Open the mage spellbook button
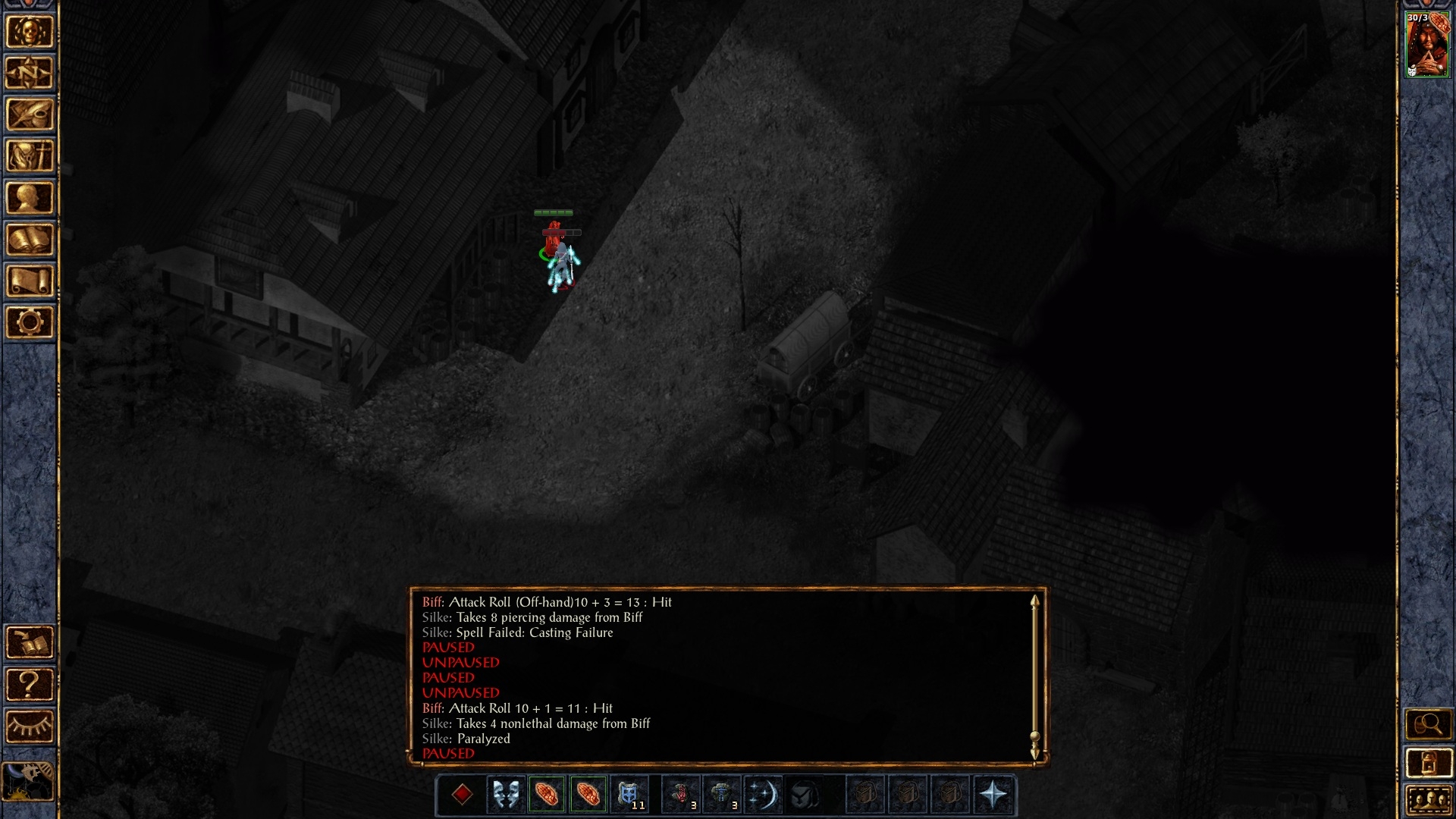This screenshot has width=1456, height=819. (30, 240)
